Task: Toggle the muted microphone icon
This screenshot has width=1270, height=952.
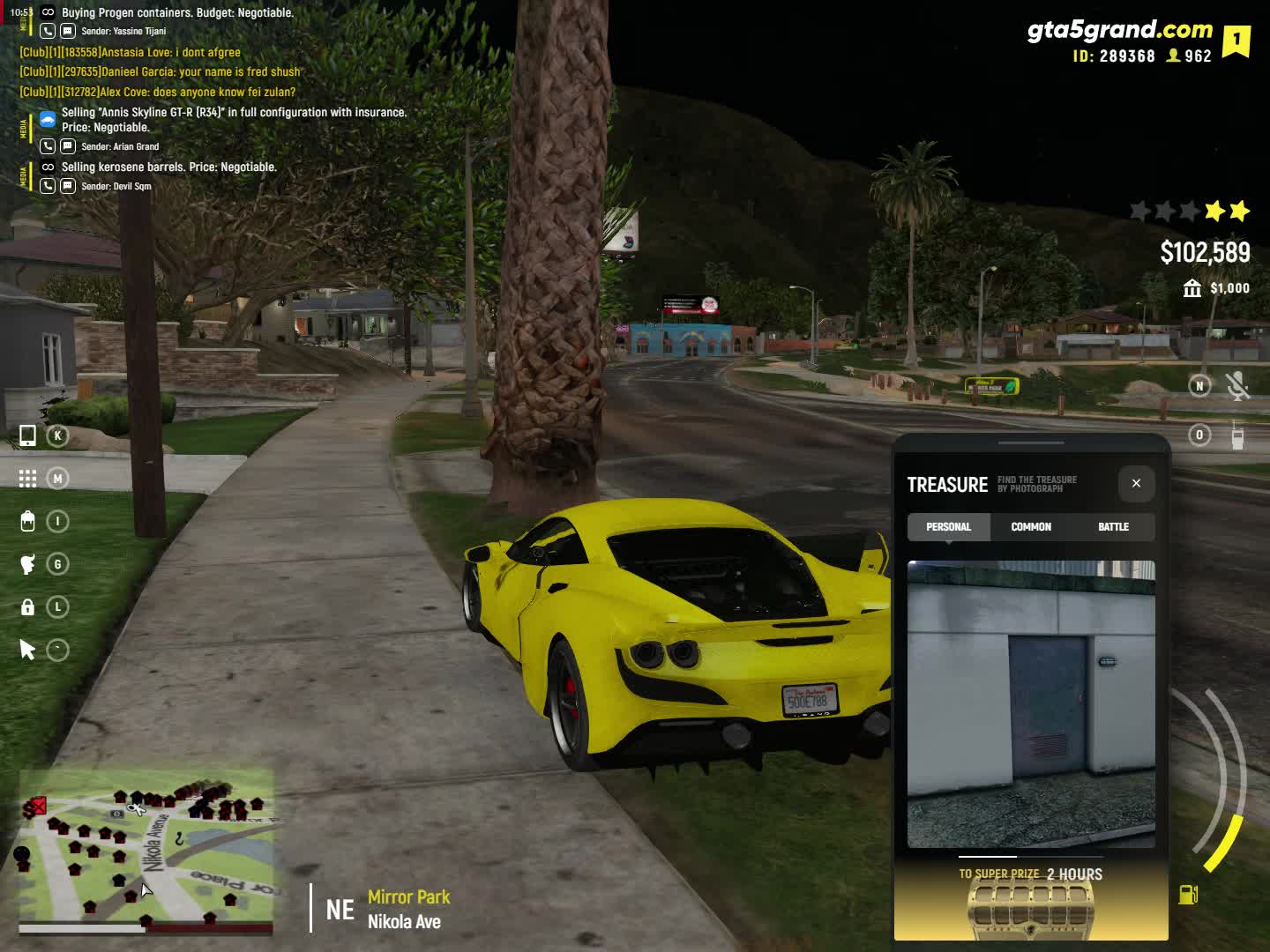Action: tap(1237, 386)
